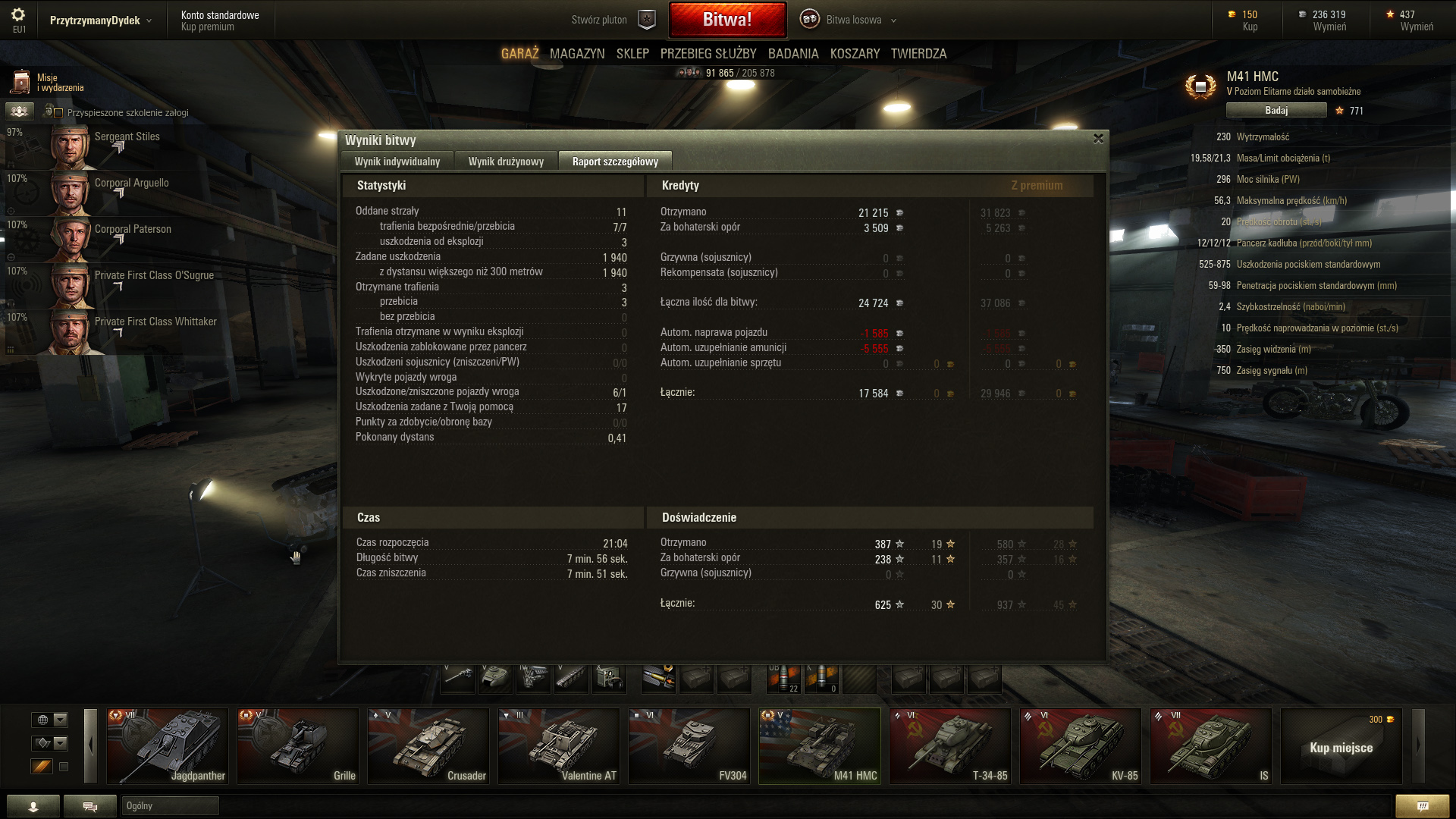Toggle Przyspieszone szkolenie załogi checkbox
The width and height of the screenshot is (1456, 819).
(58, 113)
